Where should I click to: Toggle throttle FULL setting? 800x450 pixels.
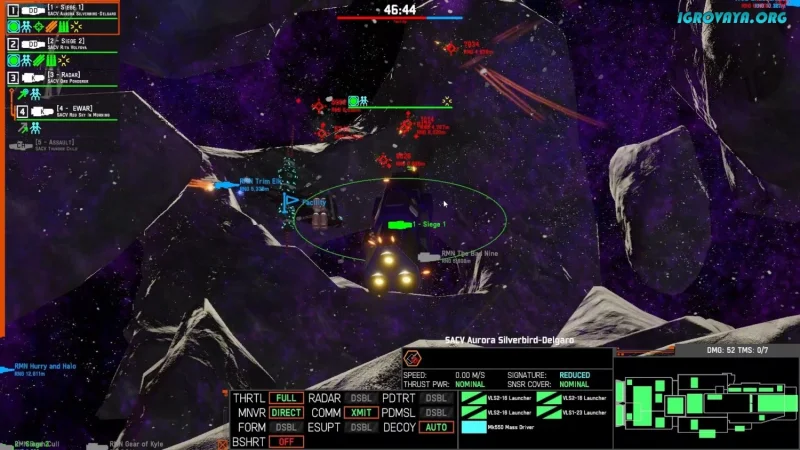coord(287,398)
